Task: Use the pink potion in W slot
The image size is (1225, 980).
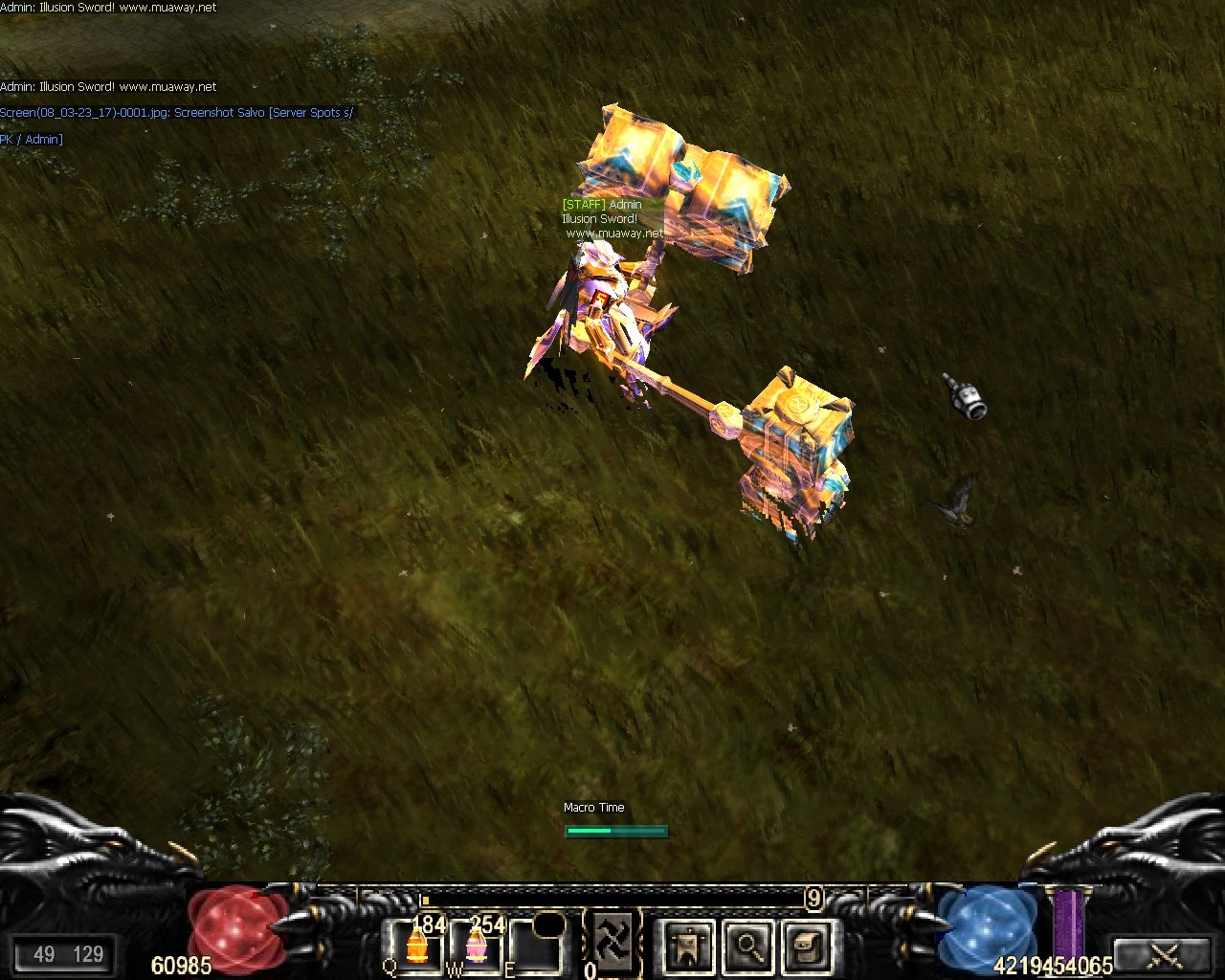Action: pos(476,944)
